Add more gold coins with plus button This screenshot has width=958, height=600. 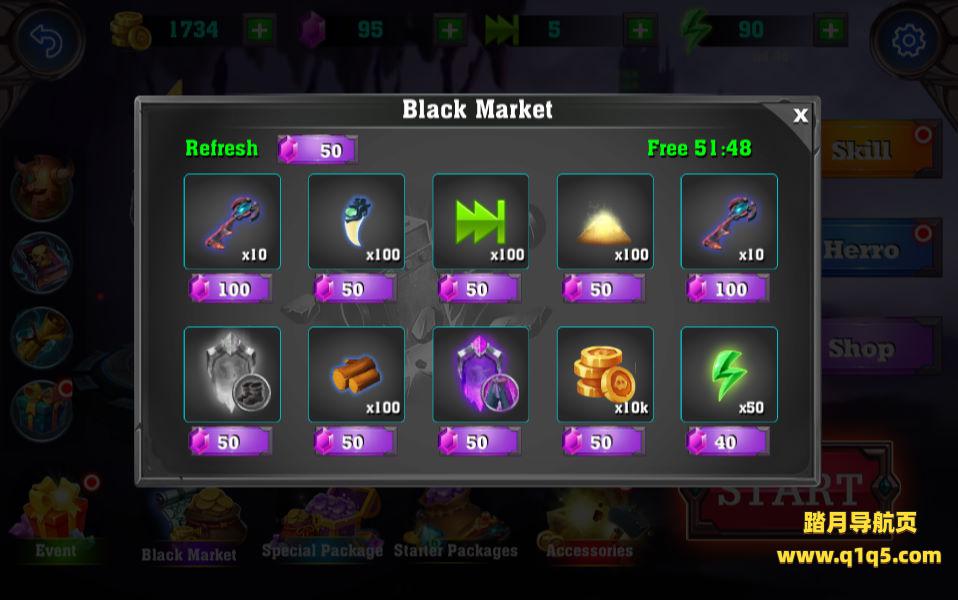(x=259, y=30)
